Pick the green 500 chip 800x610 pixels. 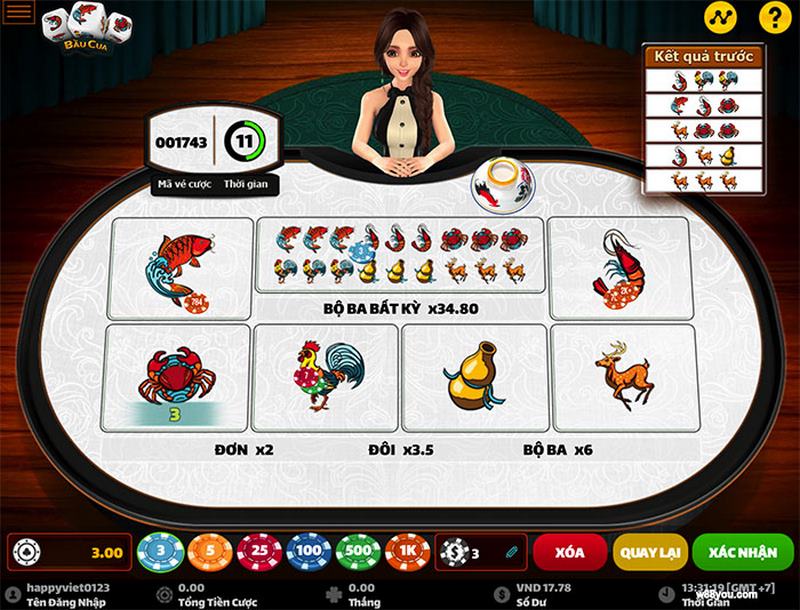tap(358, 551)
